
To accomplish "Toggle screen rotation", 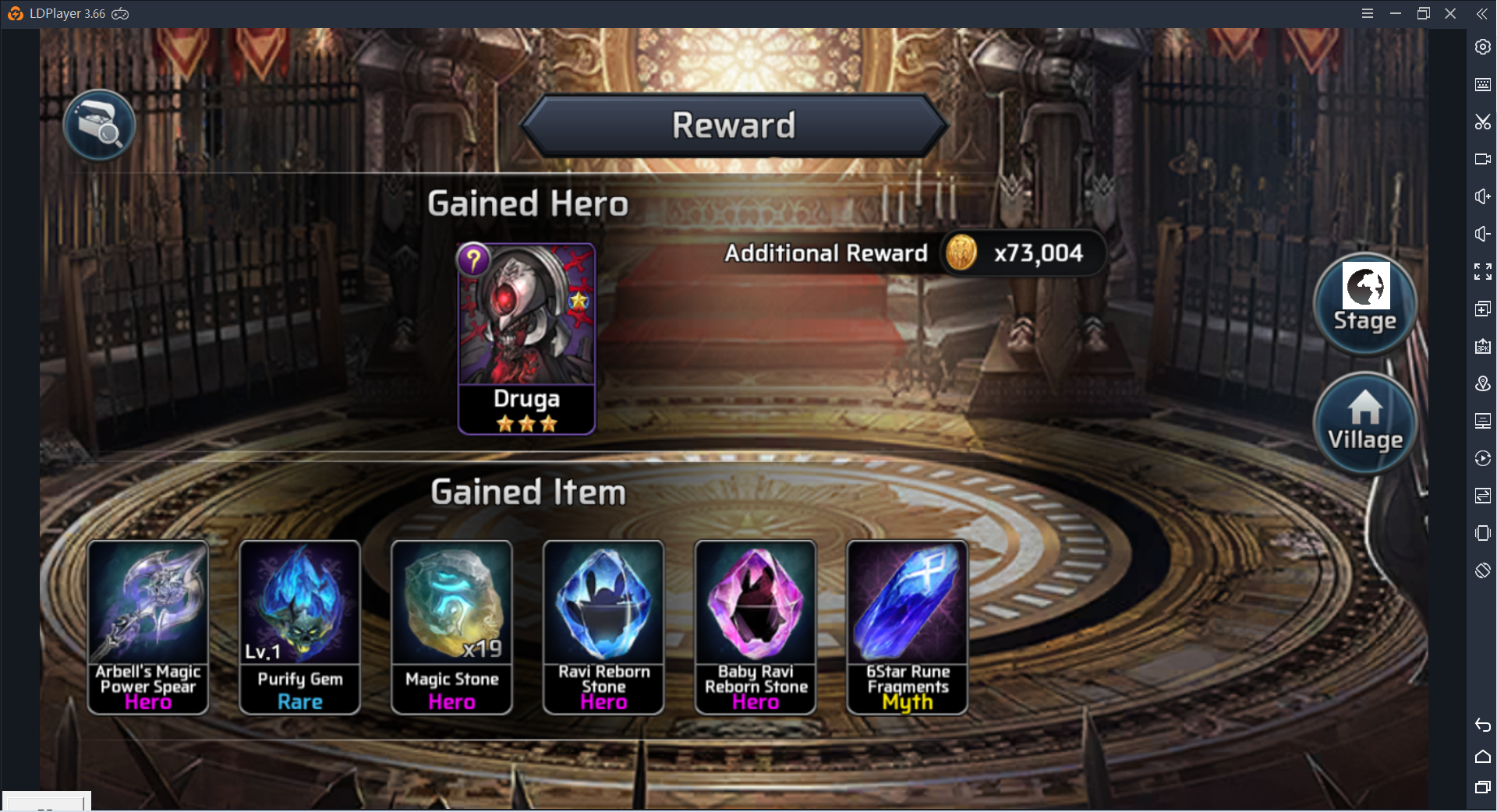I will pyautogui.click(x=1482, y=570).
